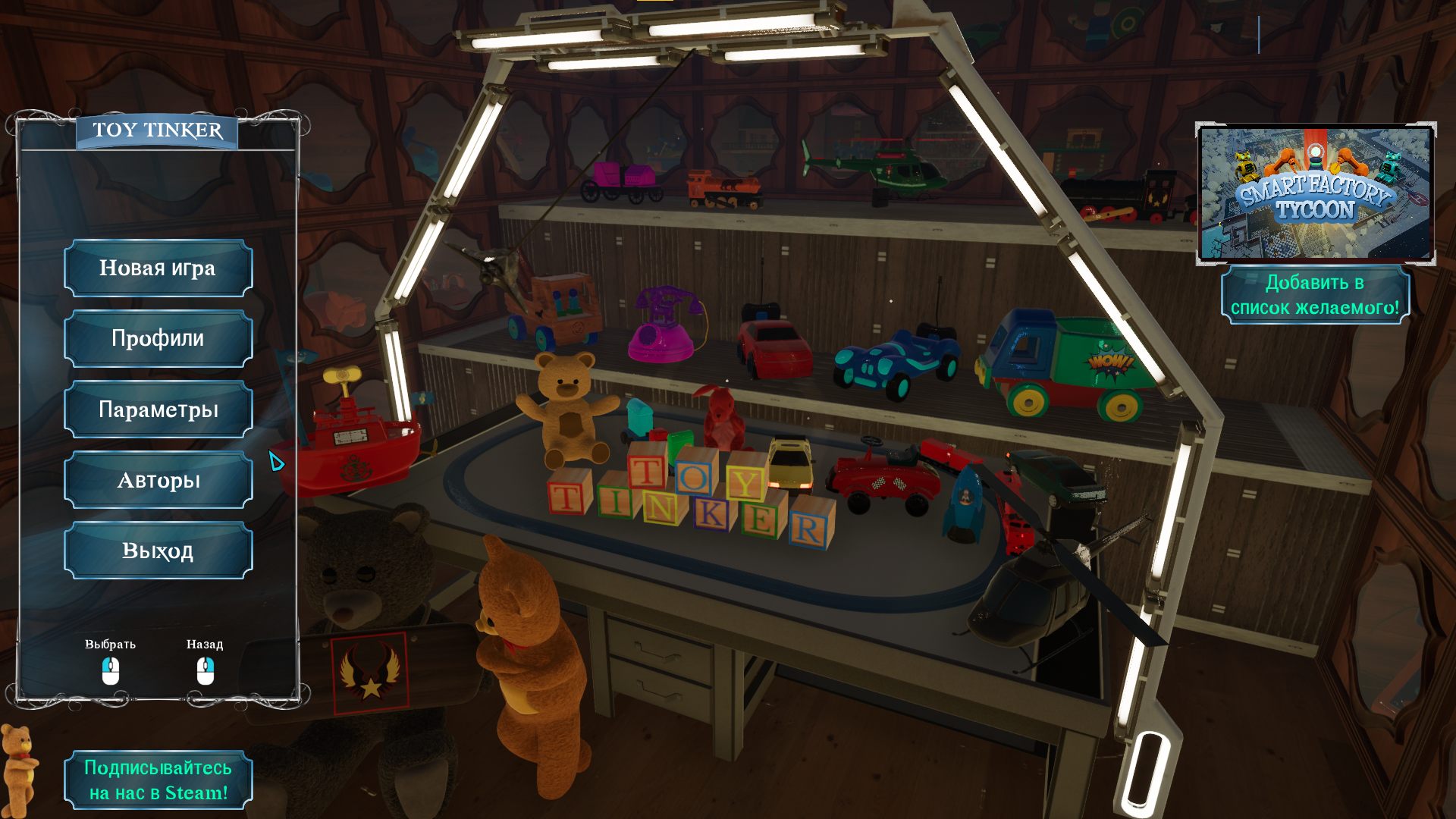1456x819 pixels.
Task: Open the Smart Factory Tycoon banner
Action: [1315, 194]
